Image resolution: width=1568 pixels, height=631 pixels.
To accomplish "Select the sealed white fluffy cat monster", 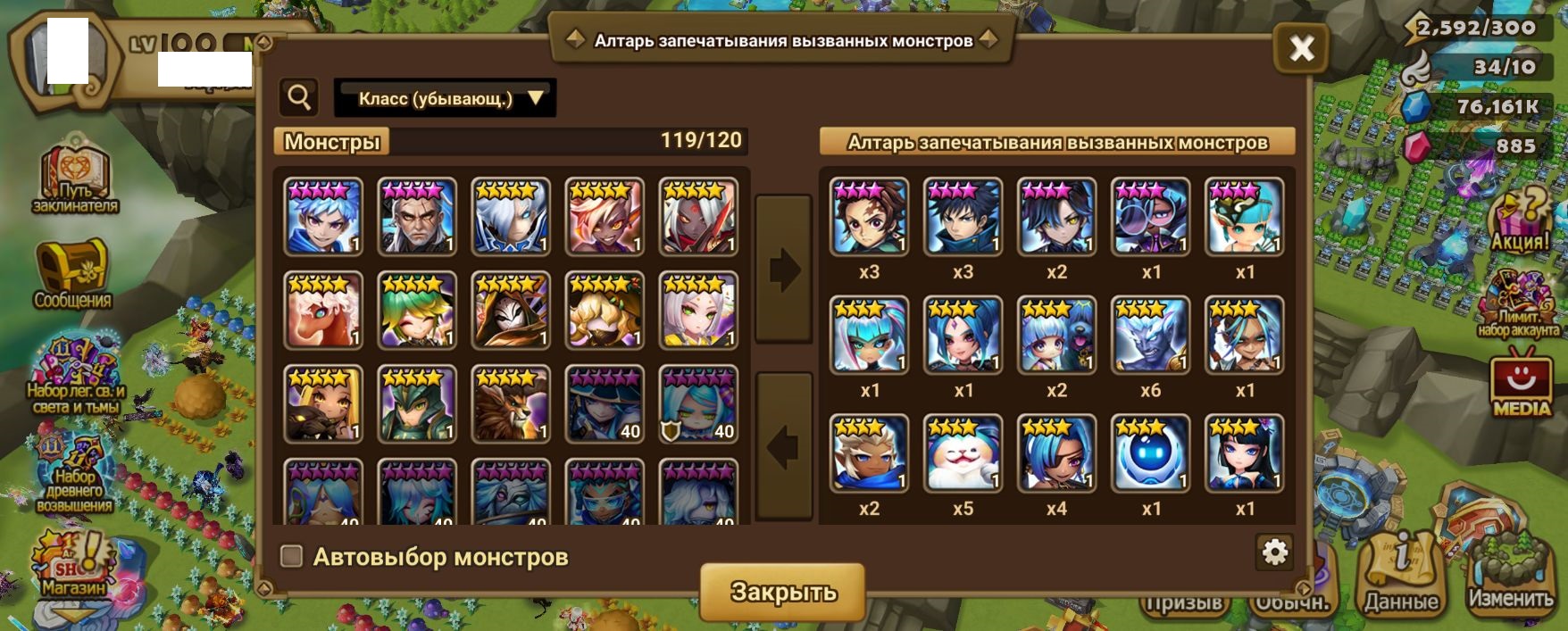I will [x=963, y=452].
